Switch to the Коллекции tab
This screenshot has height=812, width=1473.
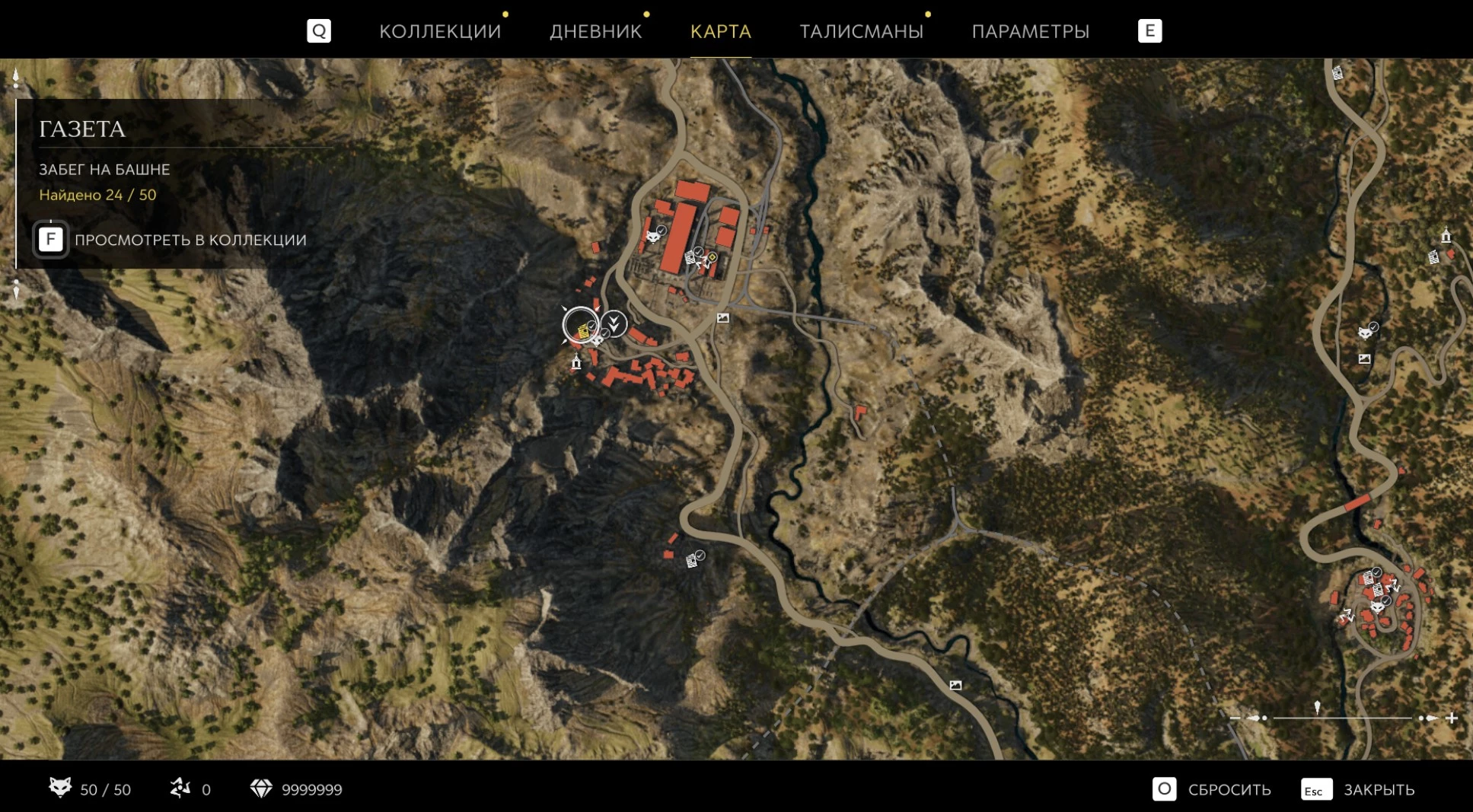(439, 31)
